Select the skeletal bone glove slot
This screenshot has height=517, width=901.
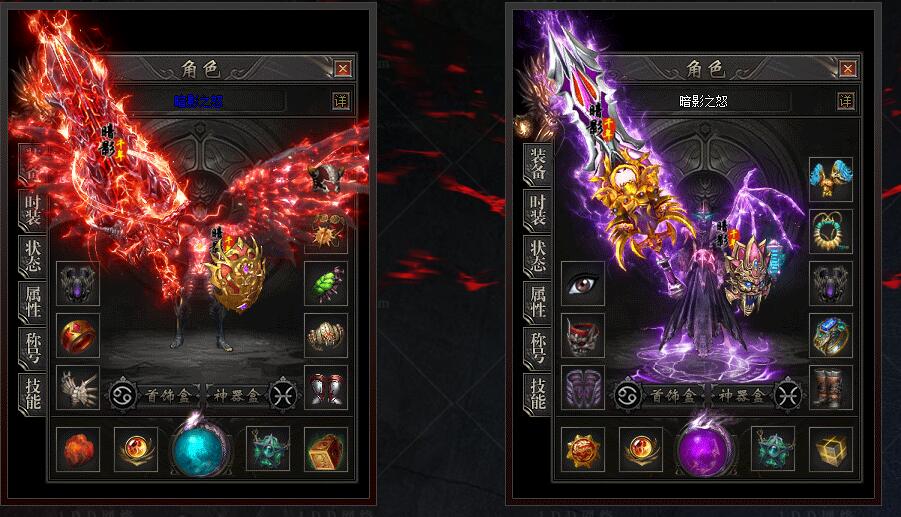pyautogui.click(x=78, y=388)
